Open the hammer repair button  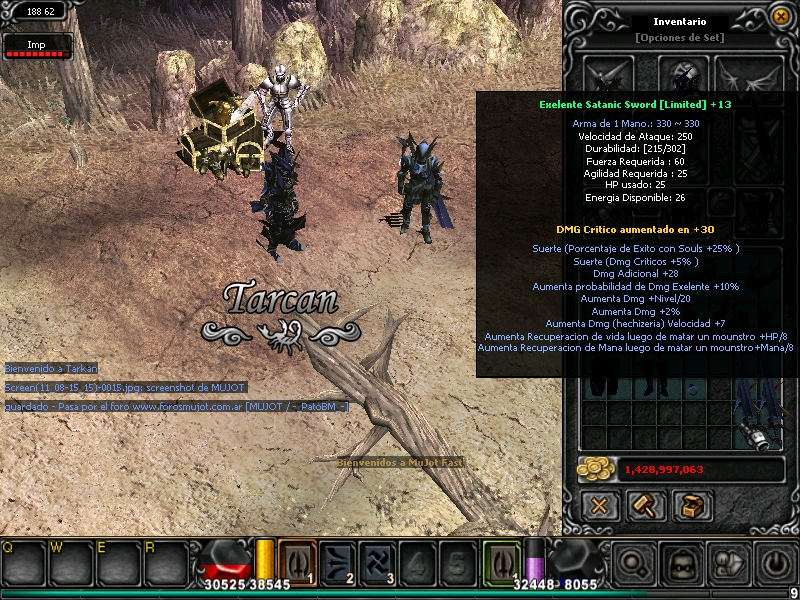tap(645, 506)
